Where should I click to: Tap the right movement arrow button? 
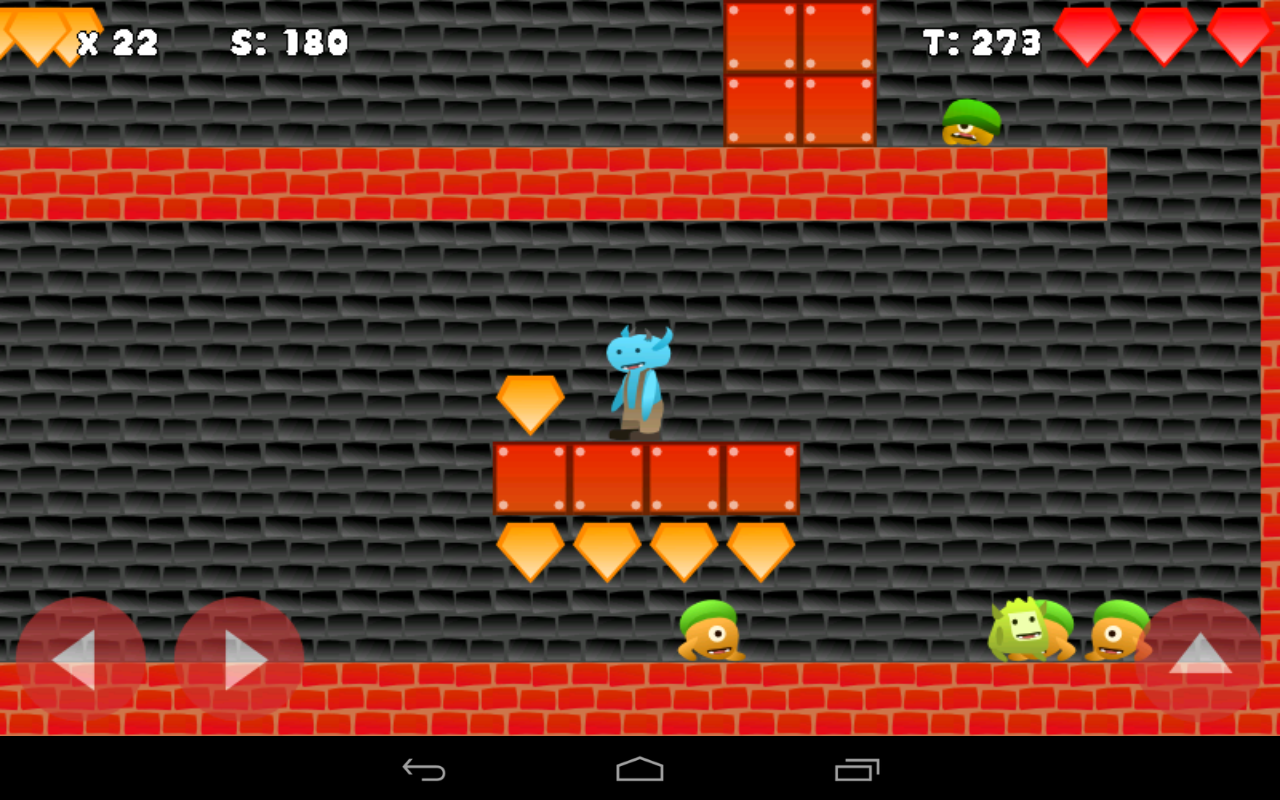pos(240,660)
